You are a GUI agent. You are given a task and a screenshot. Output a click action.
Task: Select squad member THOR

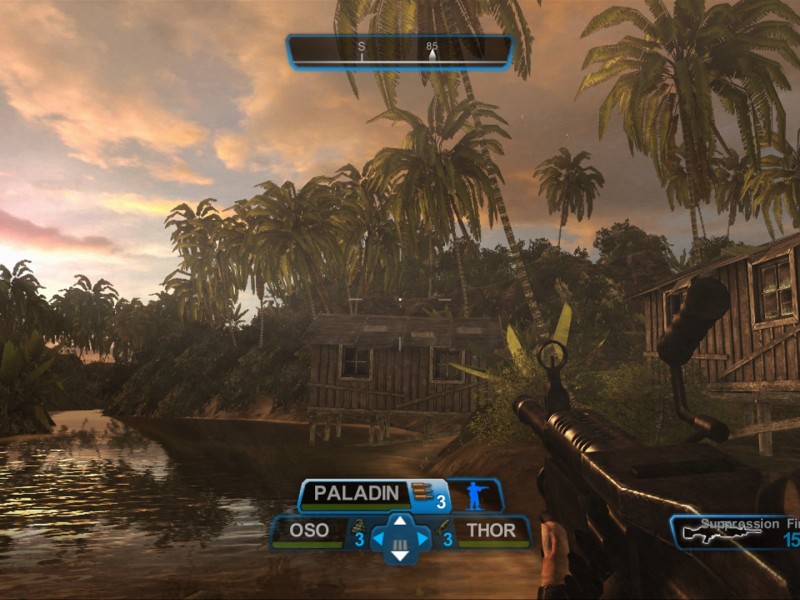pos(491,530)
